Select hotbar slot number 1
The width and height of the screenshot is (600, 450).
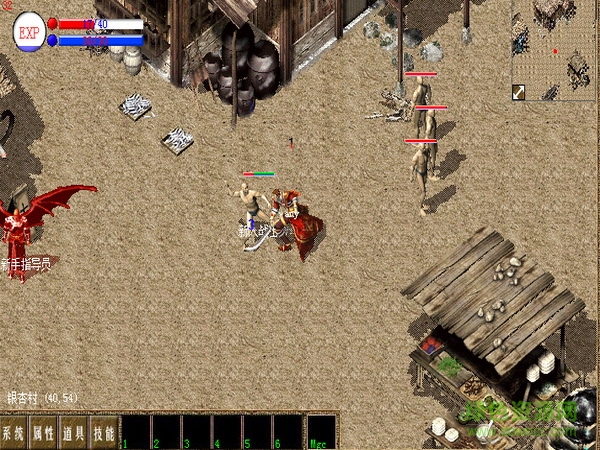pos(136,432)
